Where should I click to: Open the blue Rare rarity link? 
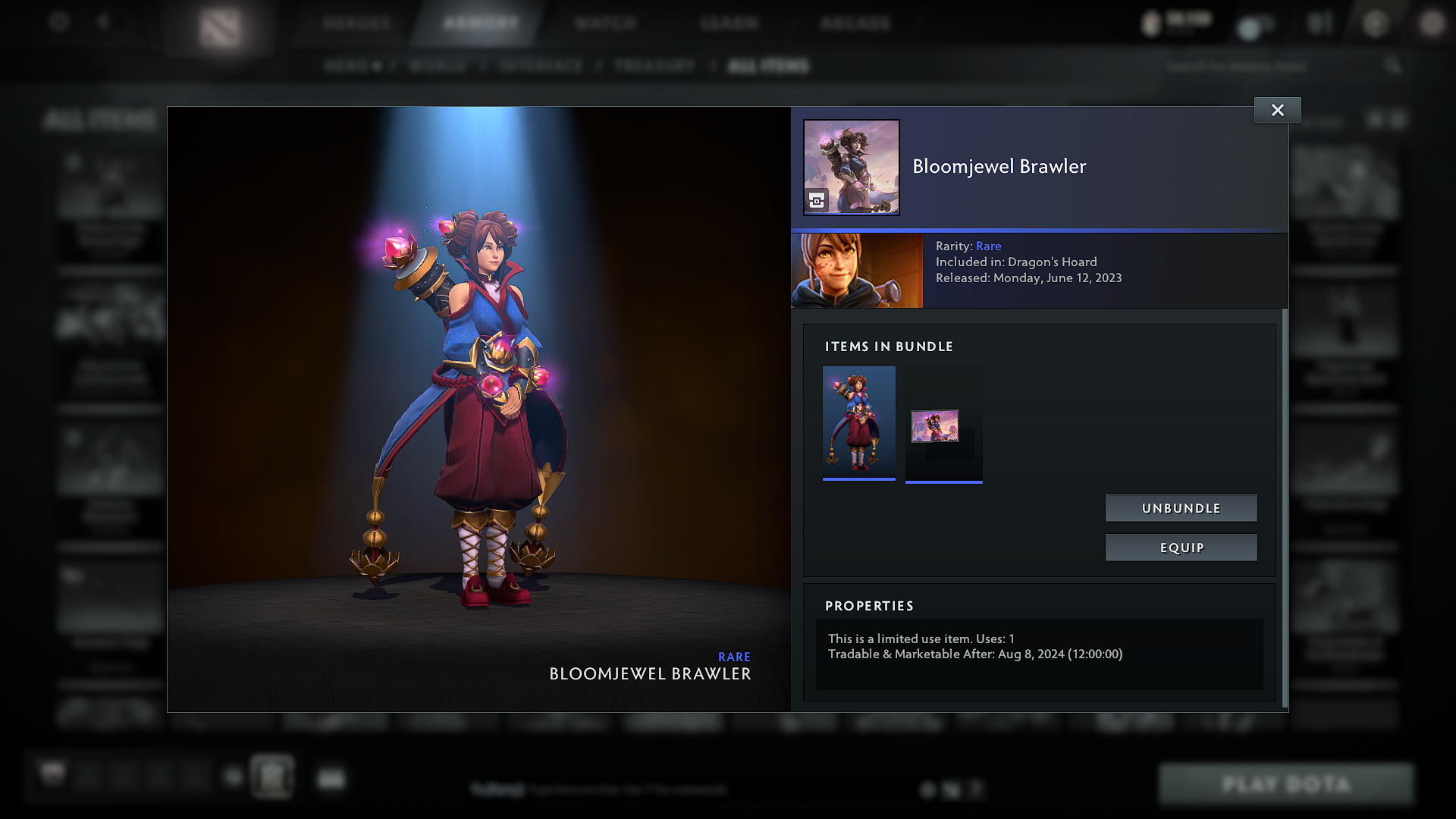tap(989, 246)
